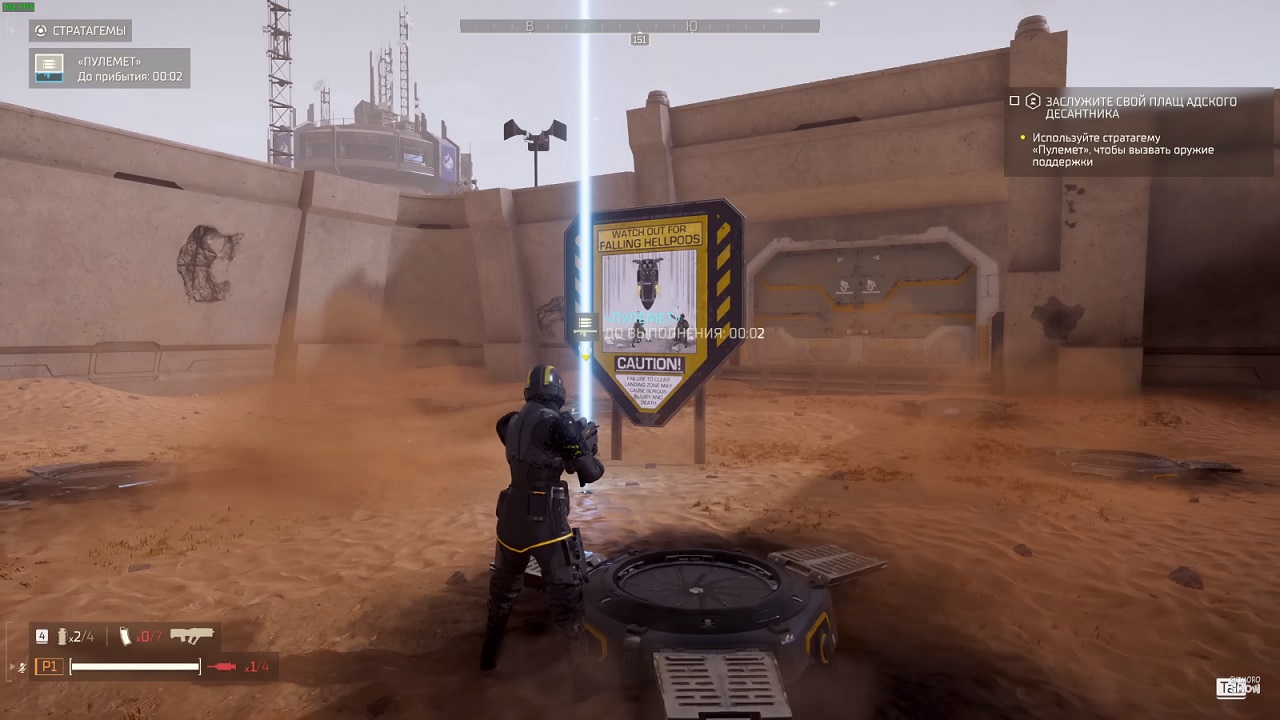Click the stim syringe icon with counter 4
Screen dimensions: 1280x720
(41, 636)
